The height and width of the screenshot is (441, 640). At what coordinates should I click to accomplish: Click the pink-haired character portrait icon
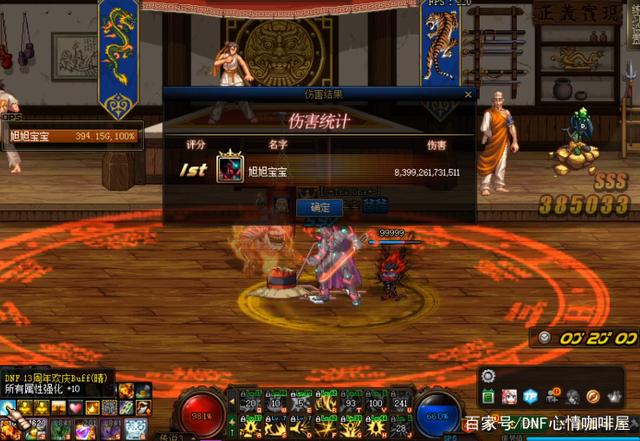[509, 396]
